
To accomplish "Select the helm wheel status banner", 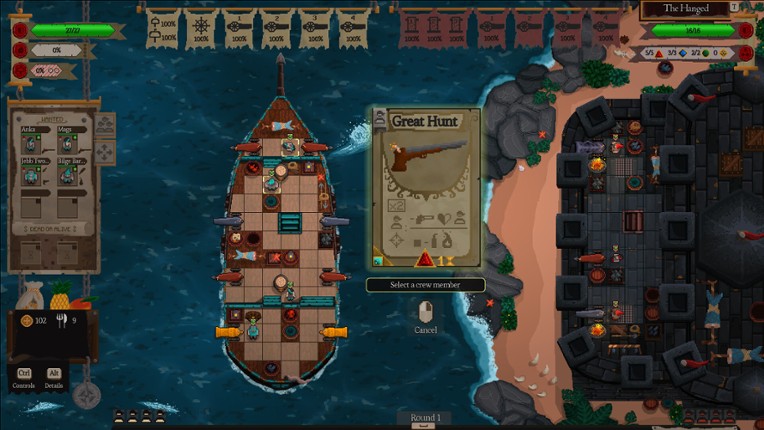I will click(x=202, y=28).
